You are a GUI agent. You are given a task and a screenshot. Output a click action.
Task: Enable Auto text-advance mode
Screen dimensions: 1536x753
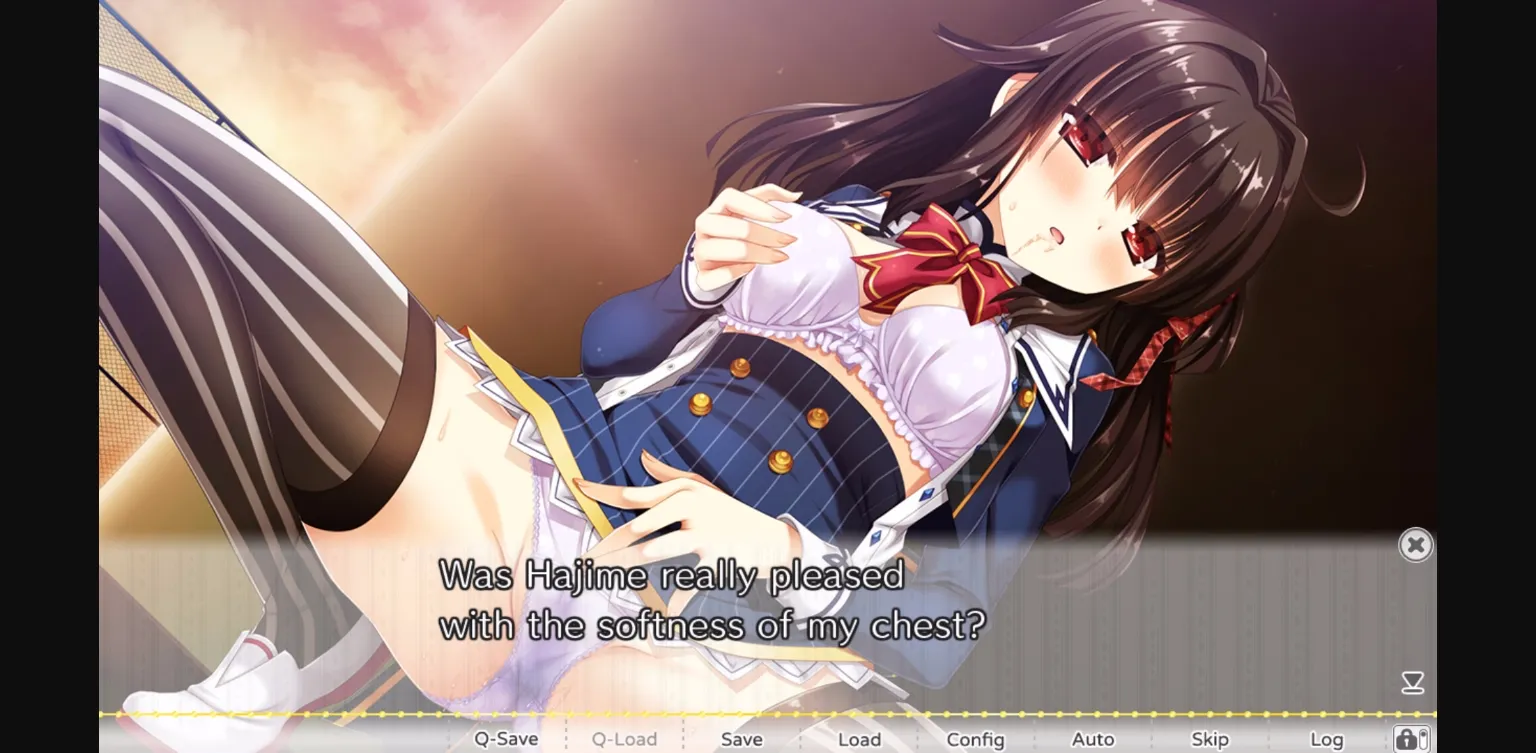pos(1093,739)
